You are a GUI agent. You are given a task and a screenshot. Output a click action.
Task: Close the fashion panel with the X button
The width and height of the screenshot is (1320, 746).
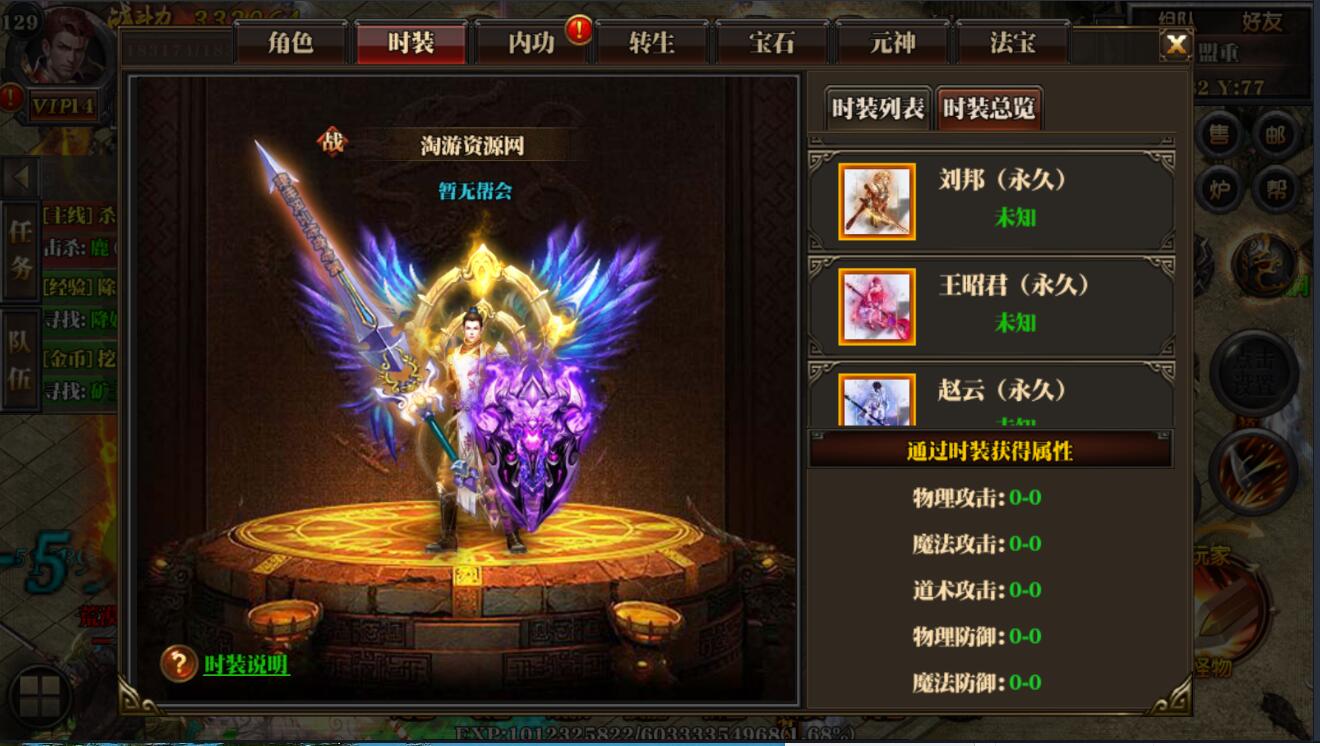point(1177,43)
